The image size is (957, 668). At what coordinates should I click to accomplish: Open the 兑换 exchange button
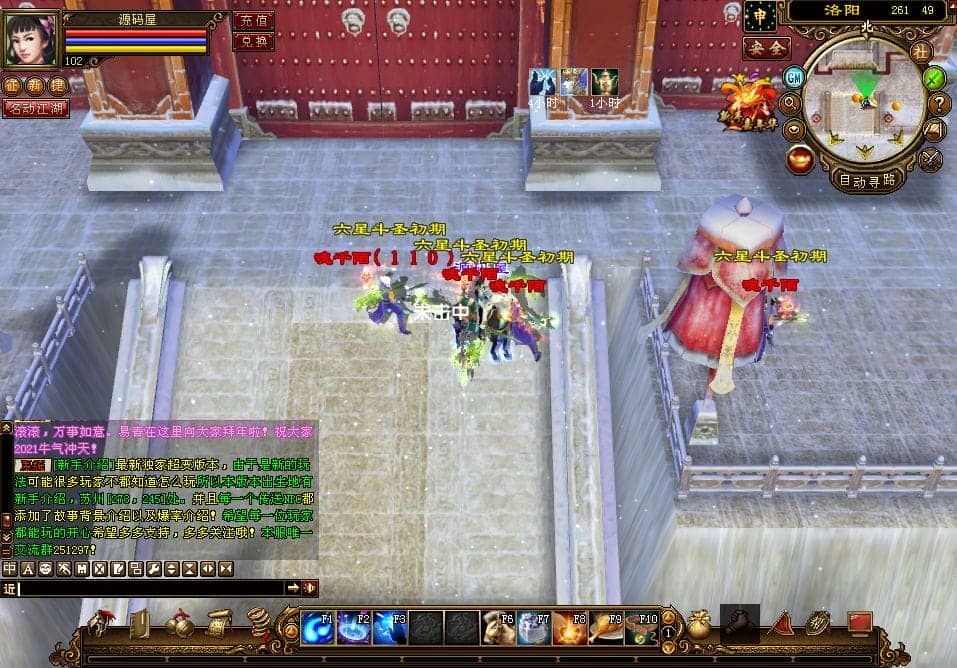[x=253, y=42]
